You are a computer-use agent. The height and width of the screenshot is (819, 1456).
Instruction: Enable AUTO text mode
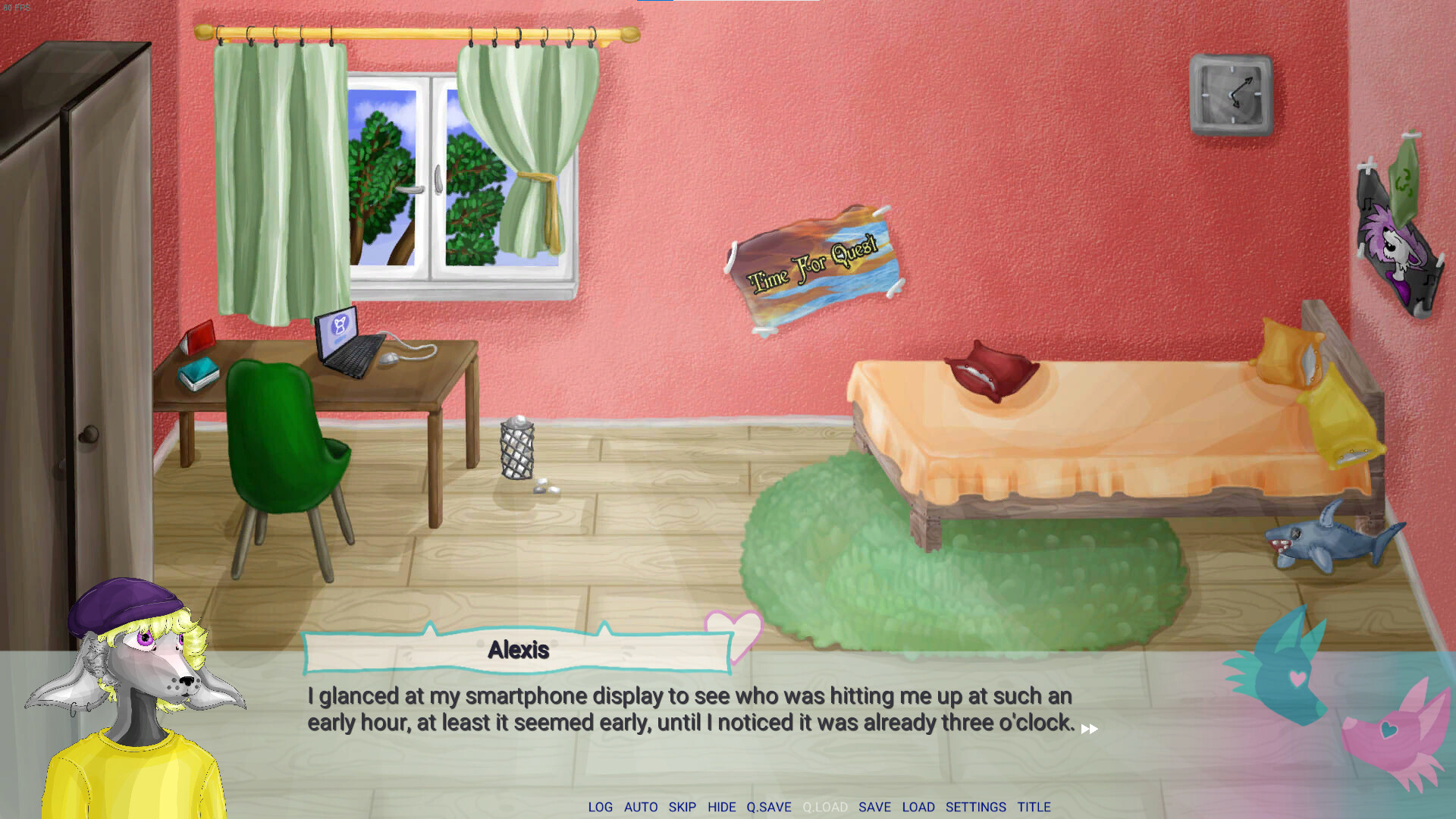tap(642, 807)
